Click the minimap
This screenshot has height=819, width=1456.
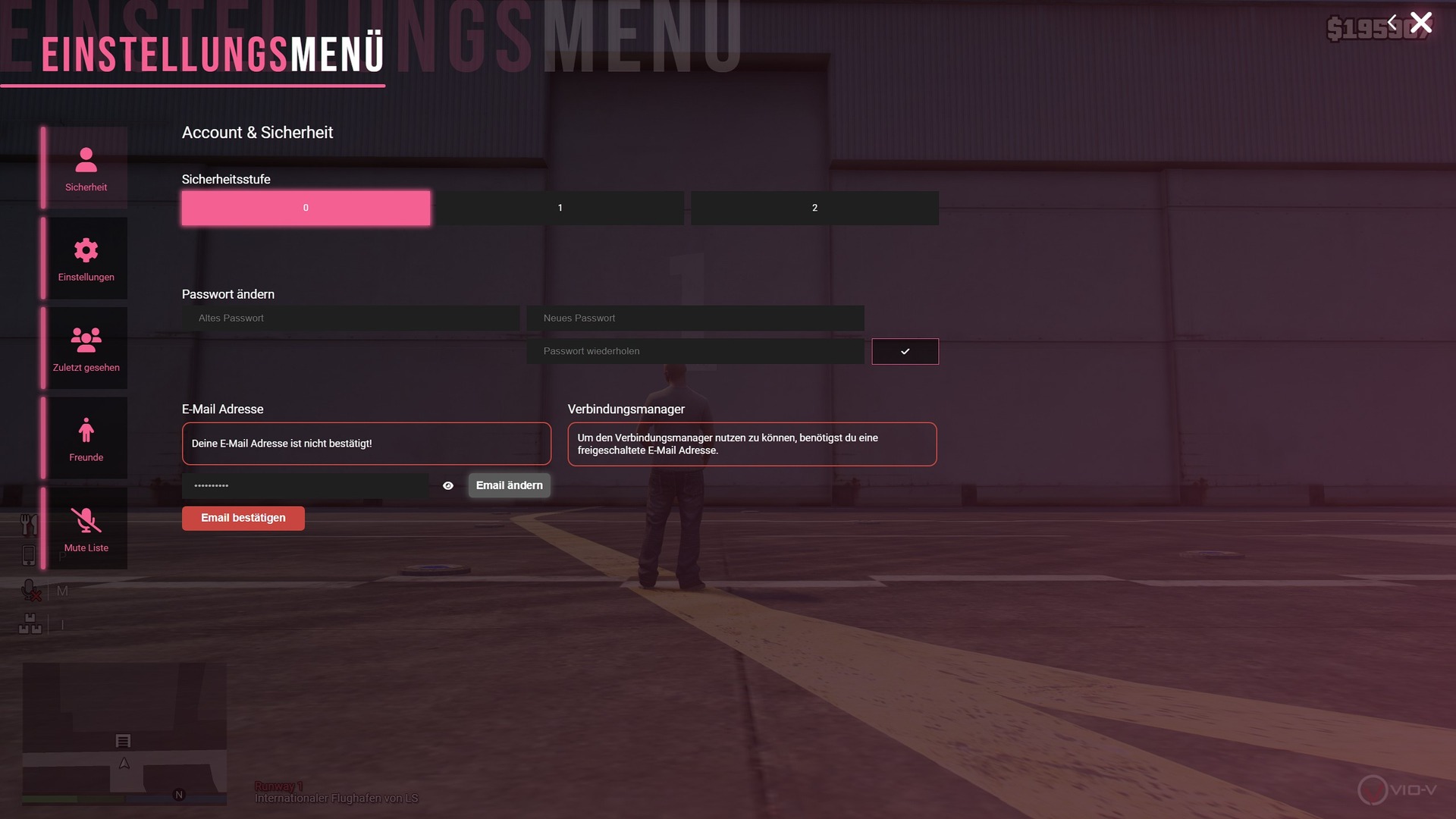point(124,733)
